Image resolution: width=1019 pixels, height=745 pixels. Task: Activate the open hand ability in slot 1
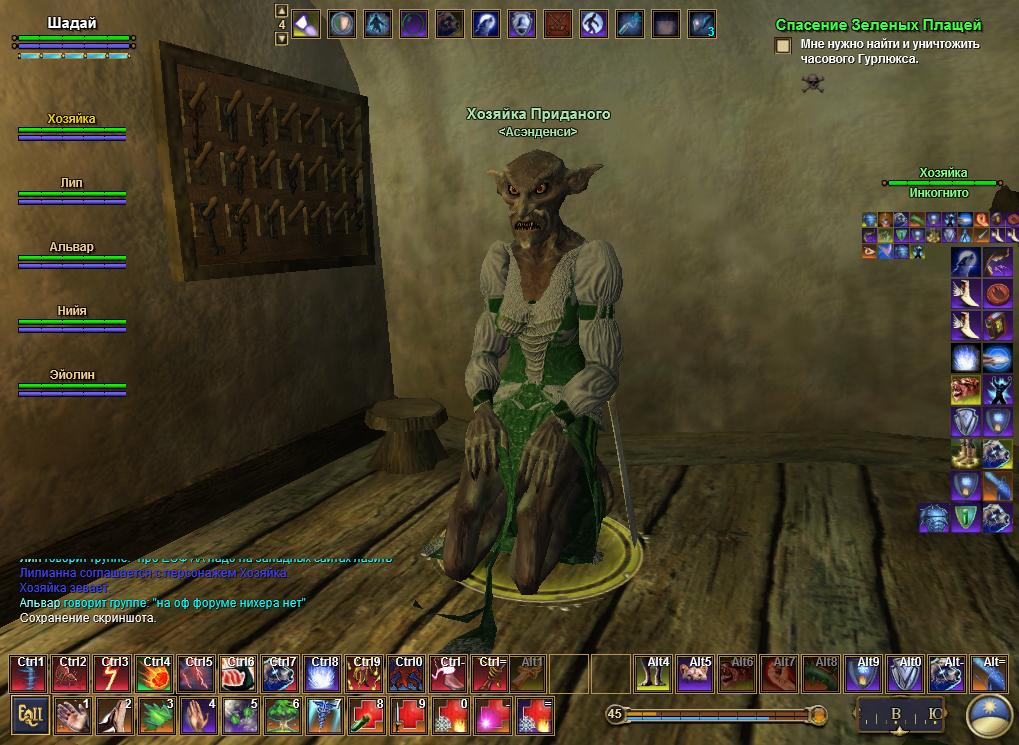click(73, 716)
